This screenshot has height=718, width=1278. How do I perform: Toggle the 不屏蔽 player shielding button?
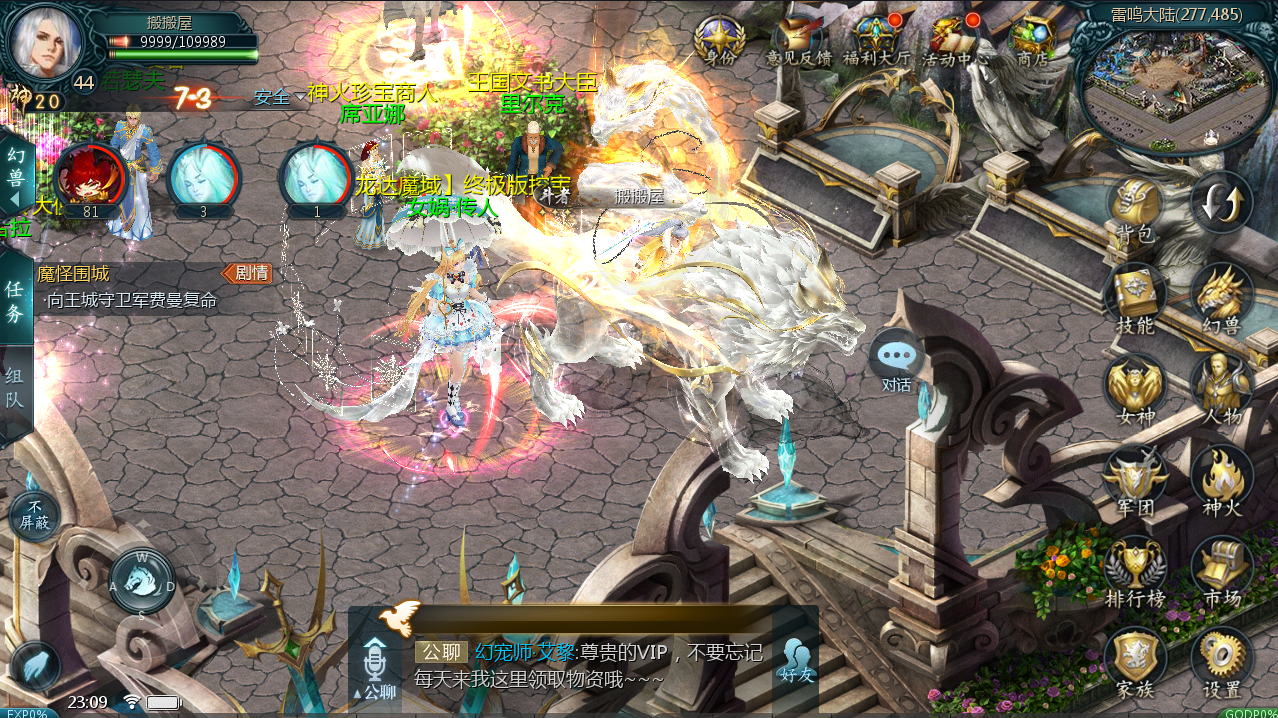click(x=34, y=515)
